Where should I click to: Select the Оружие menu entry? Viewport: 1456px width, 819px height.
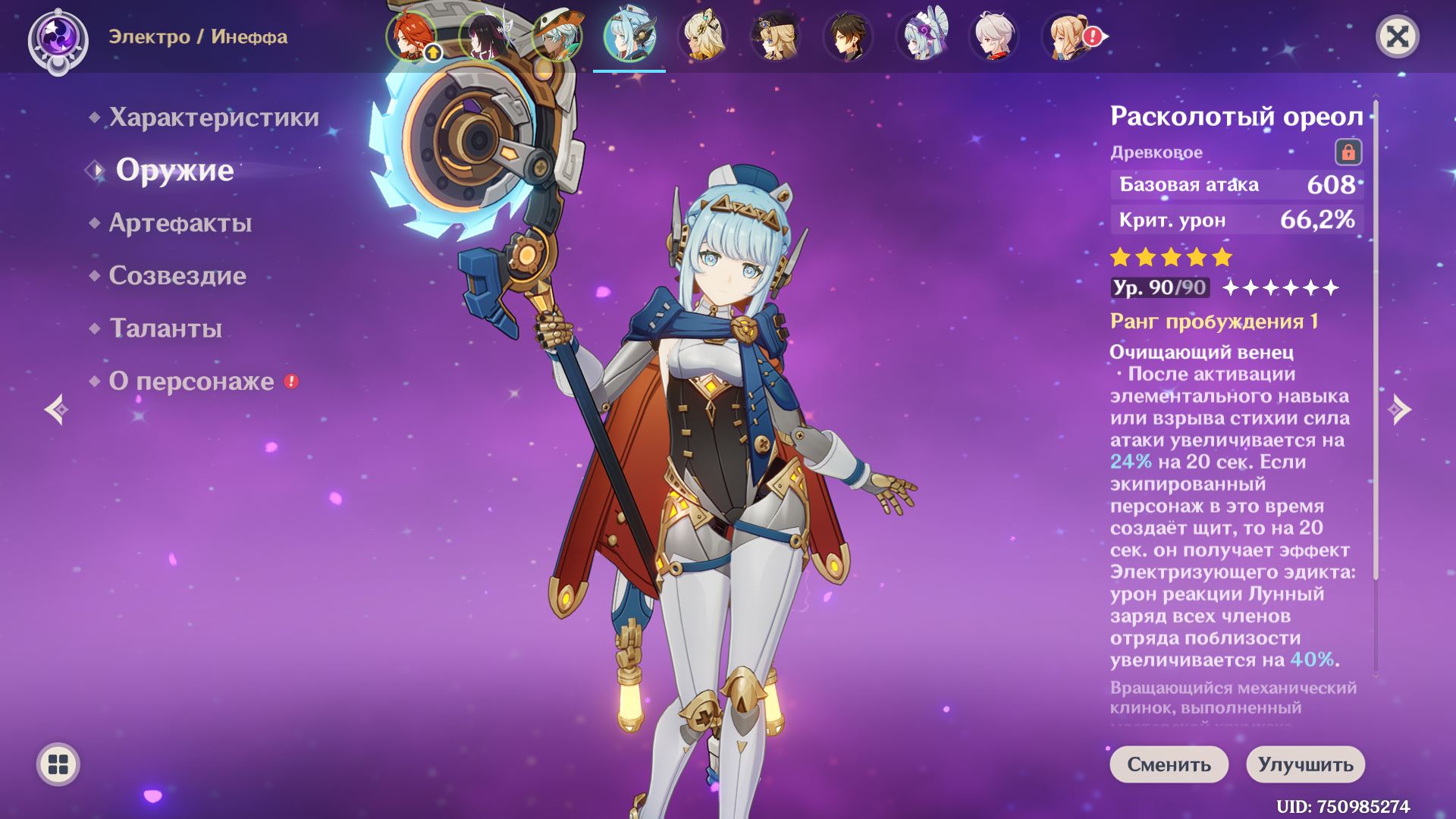(x=174, y=171)
